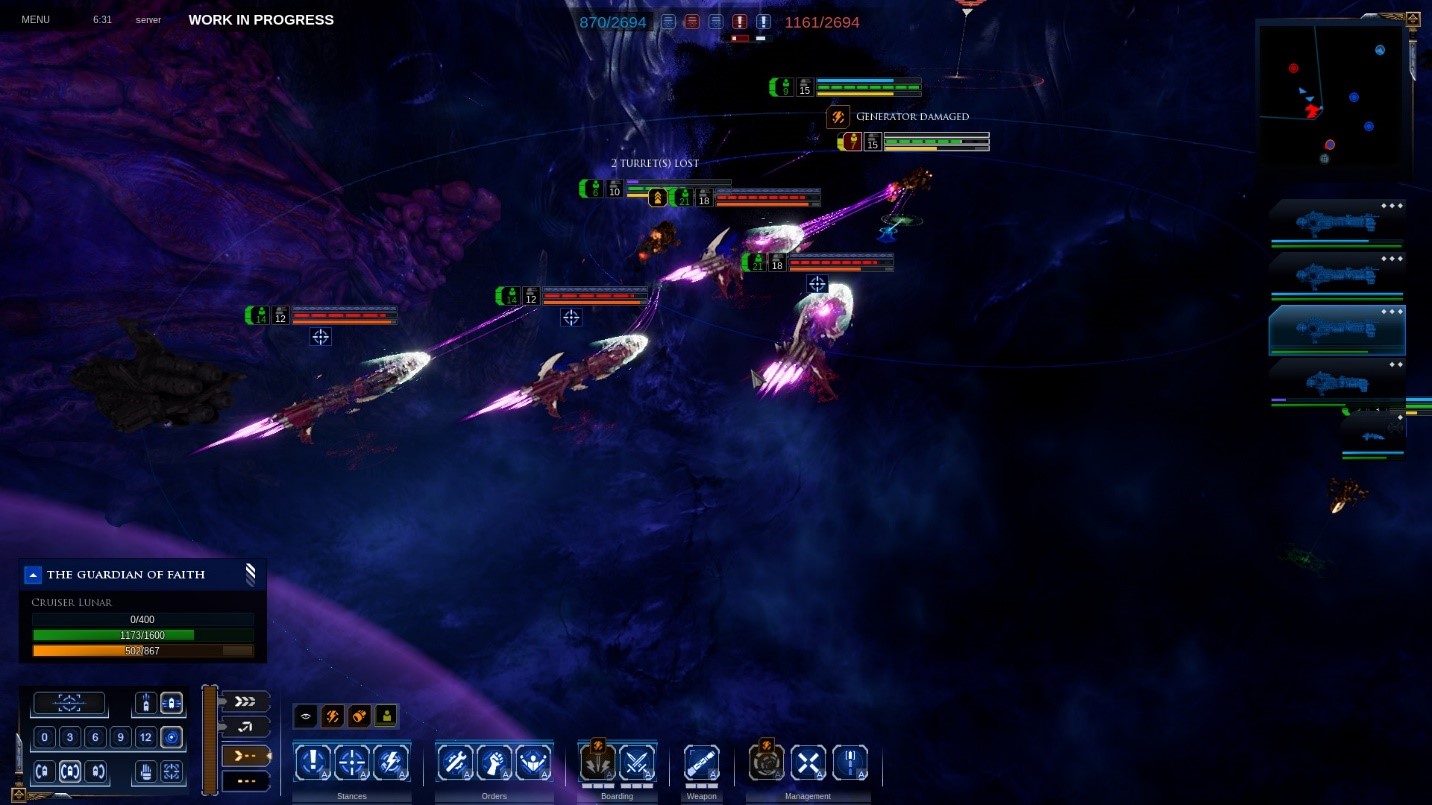Fire the torpedo weapon ability
Screen dimensions: 1432x805
[701, 764]
